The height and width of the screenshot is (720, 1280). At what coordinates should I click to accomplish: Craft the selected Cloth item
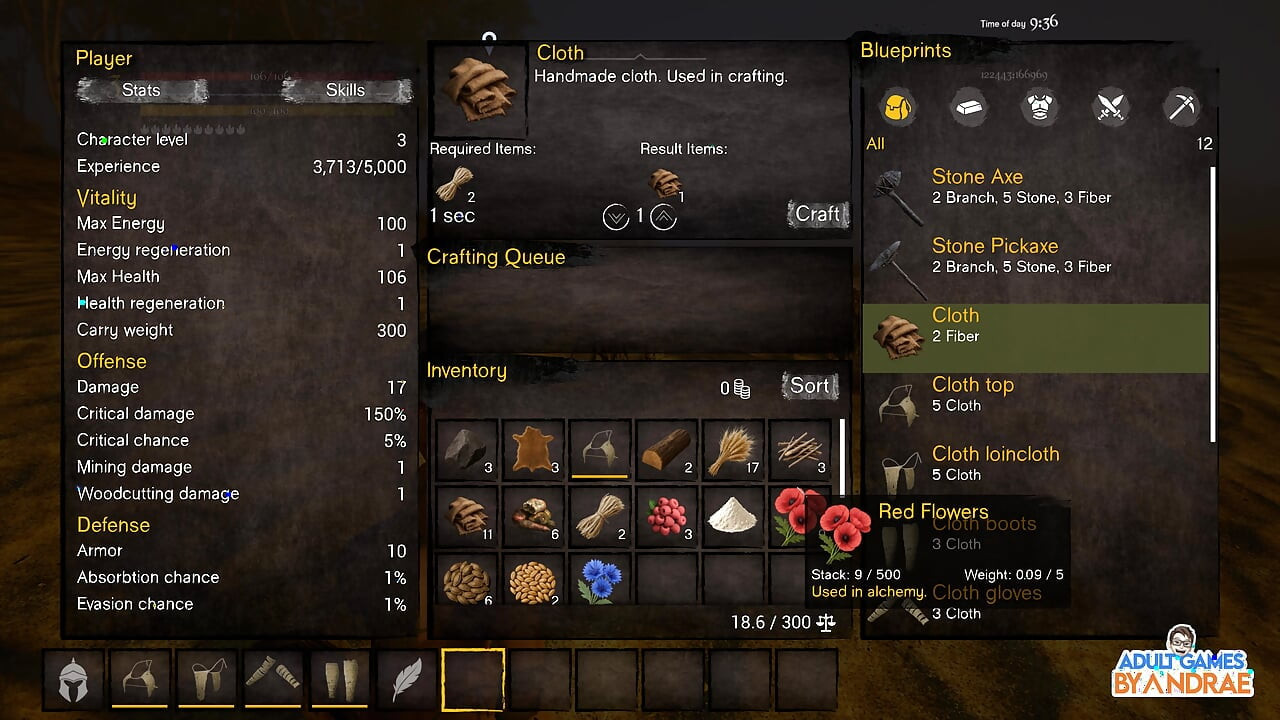pos(817,214)
